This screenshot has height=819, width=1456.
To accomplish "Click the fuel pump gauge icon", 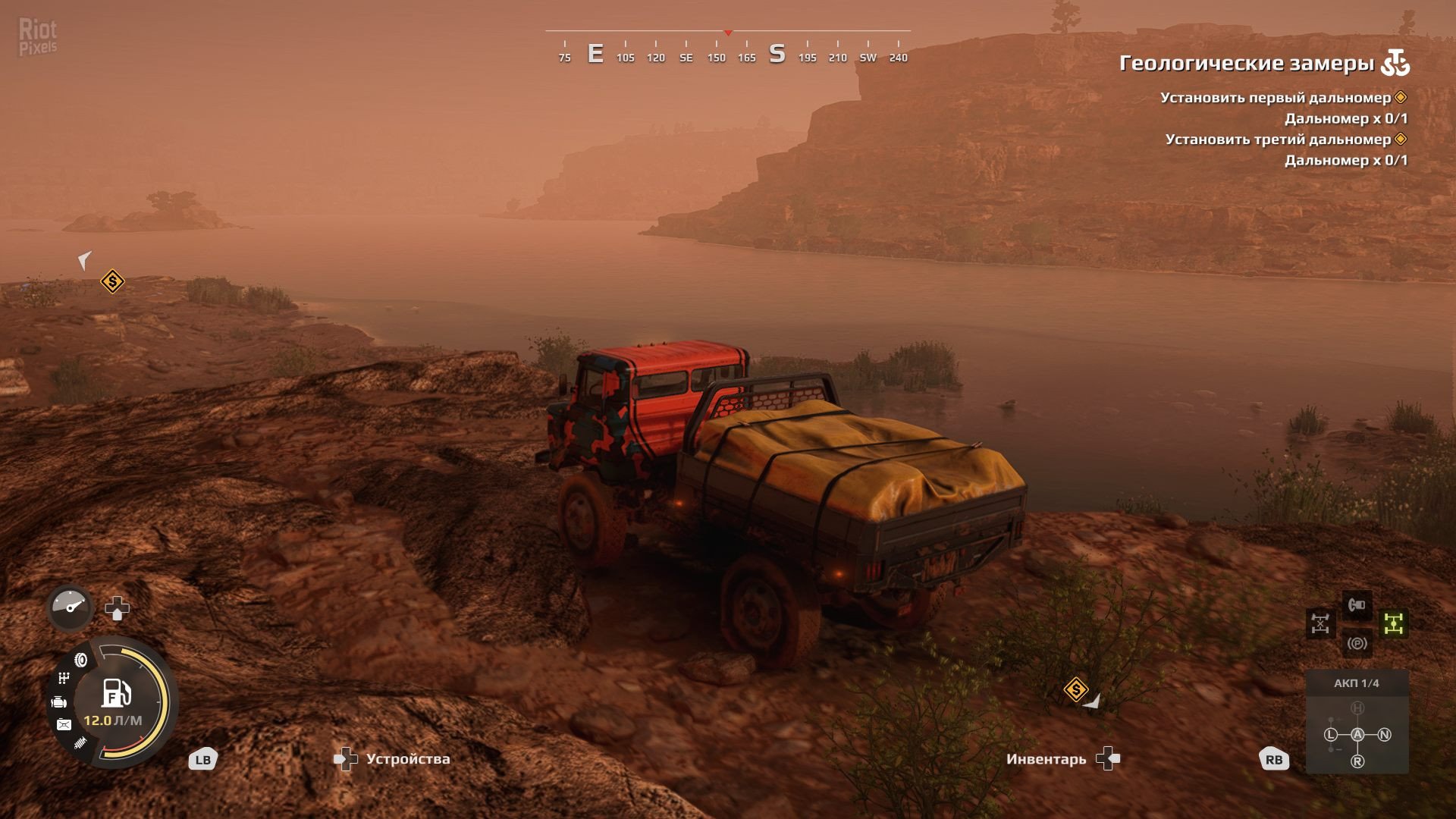I will (x=116, y=693).
